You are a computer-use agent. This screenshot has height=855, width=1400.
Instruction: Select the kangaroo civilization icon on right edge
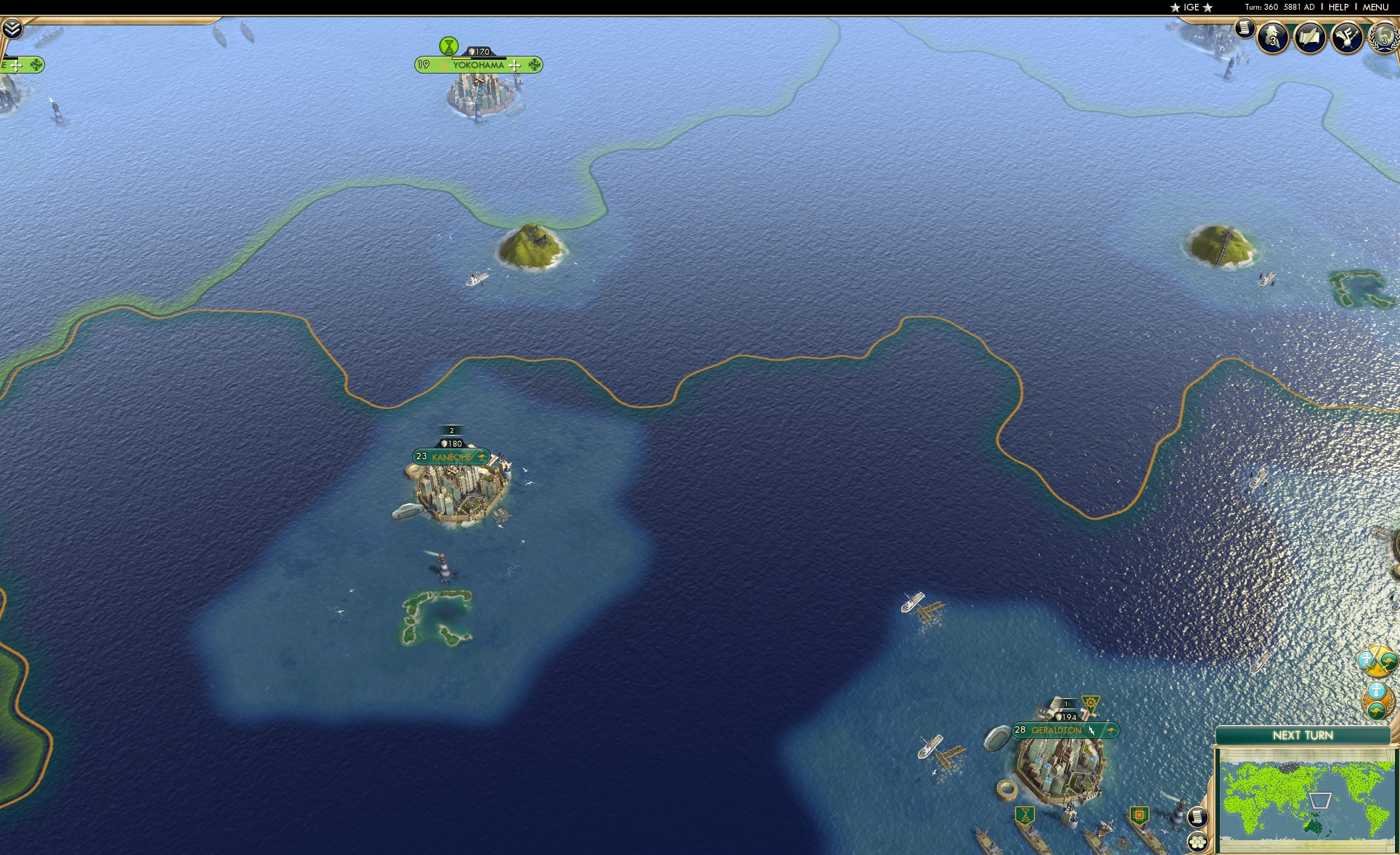pyautogui.click(x=1378, y=711)
